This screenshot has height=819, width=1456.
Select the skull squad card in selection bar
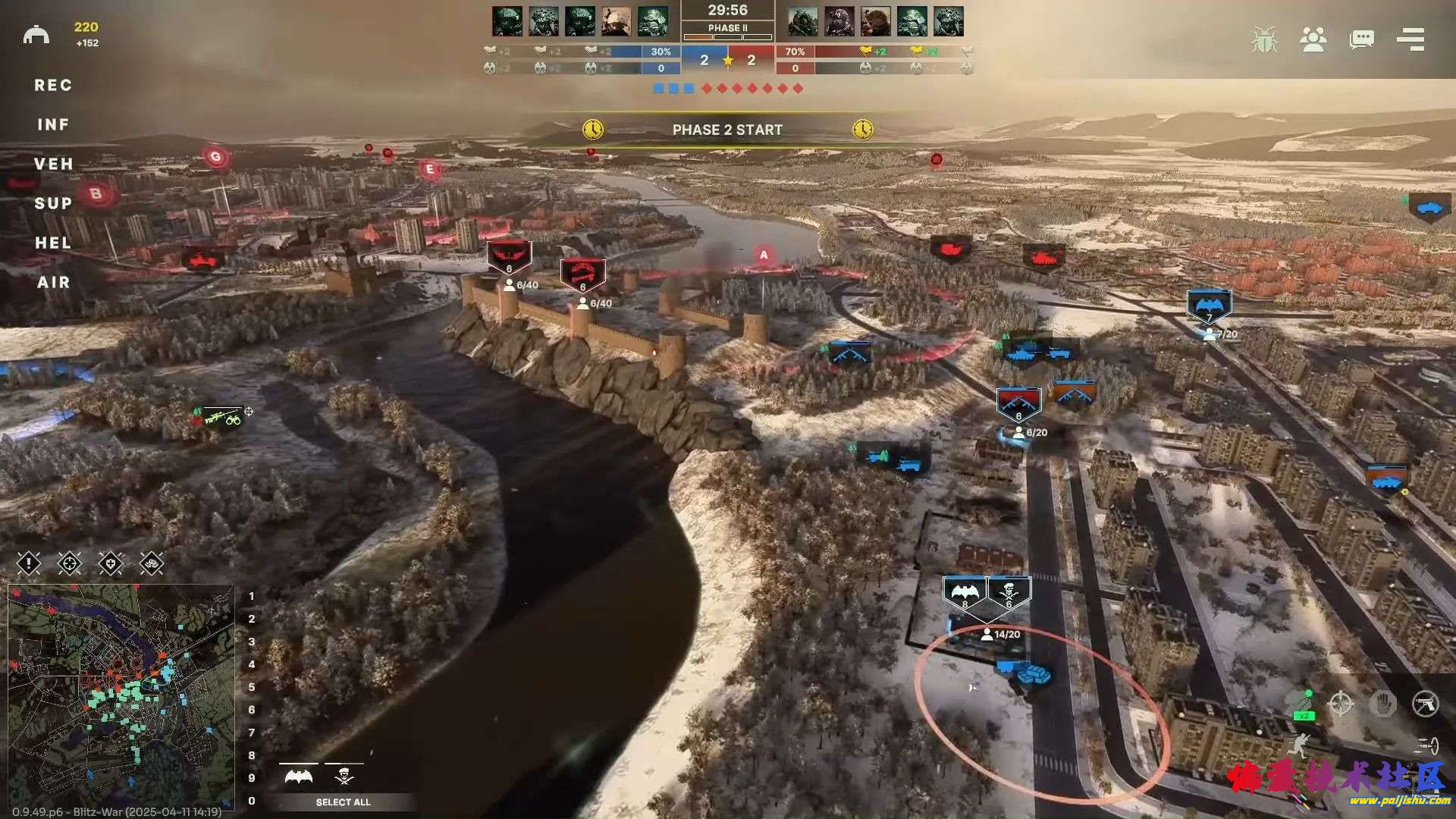click(344, 777)
